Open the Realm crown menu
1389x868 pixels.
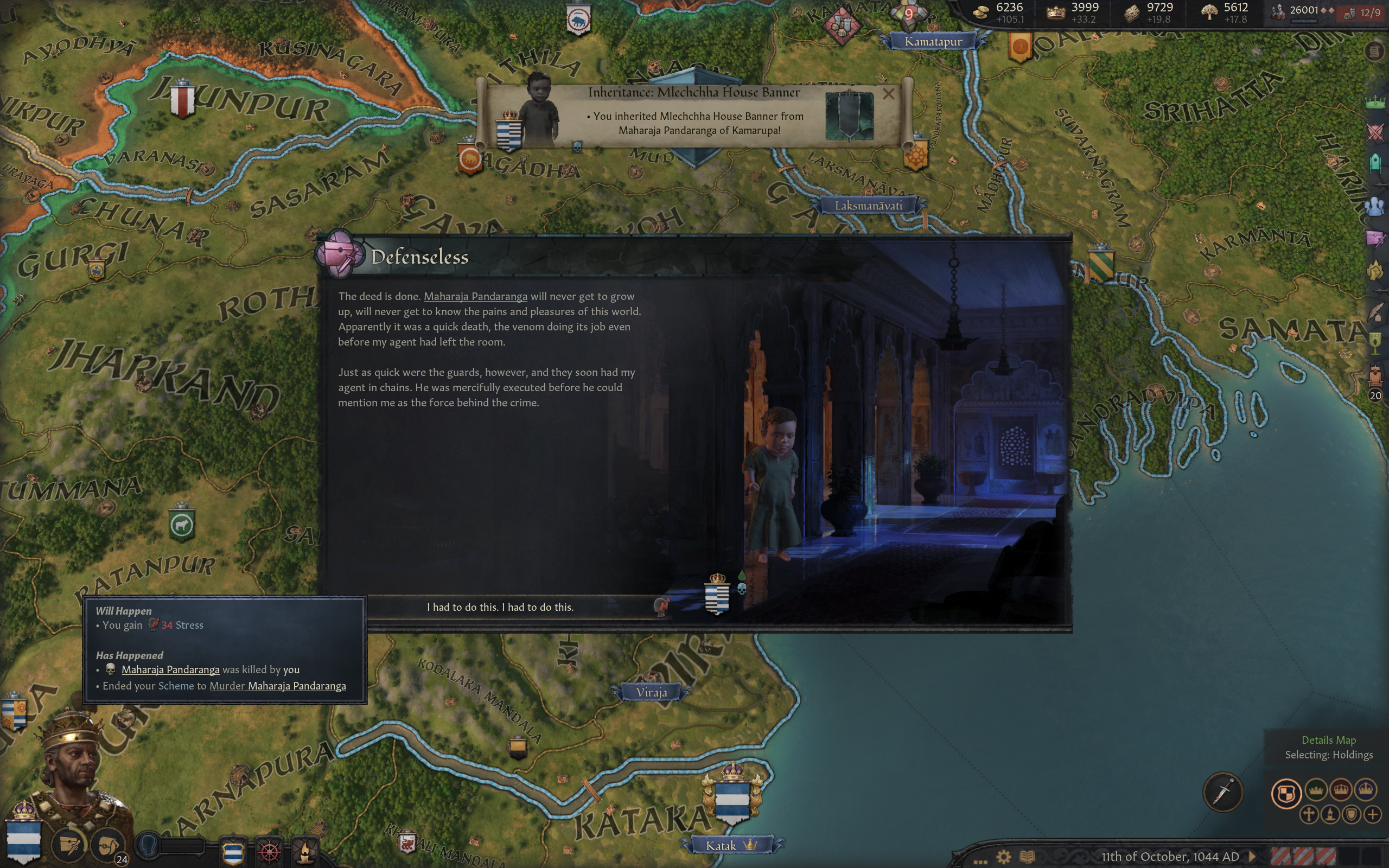[x=1375, y=102]
